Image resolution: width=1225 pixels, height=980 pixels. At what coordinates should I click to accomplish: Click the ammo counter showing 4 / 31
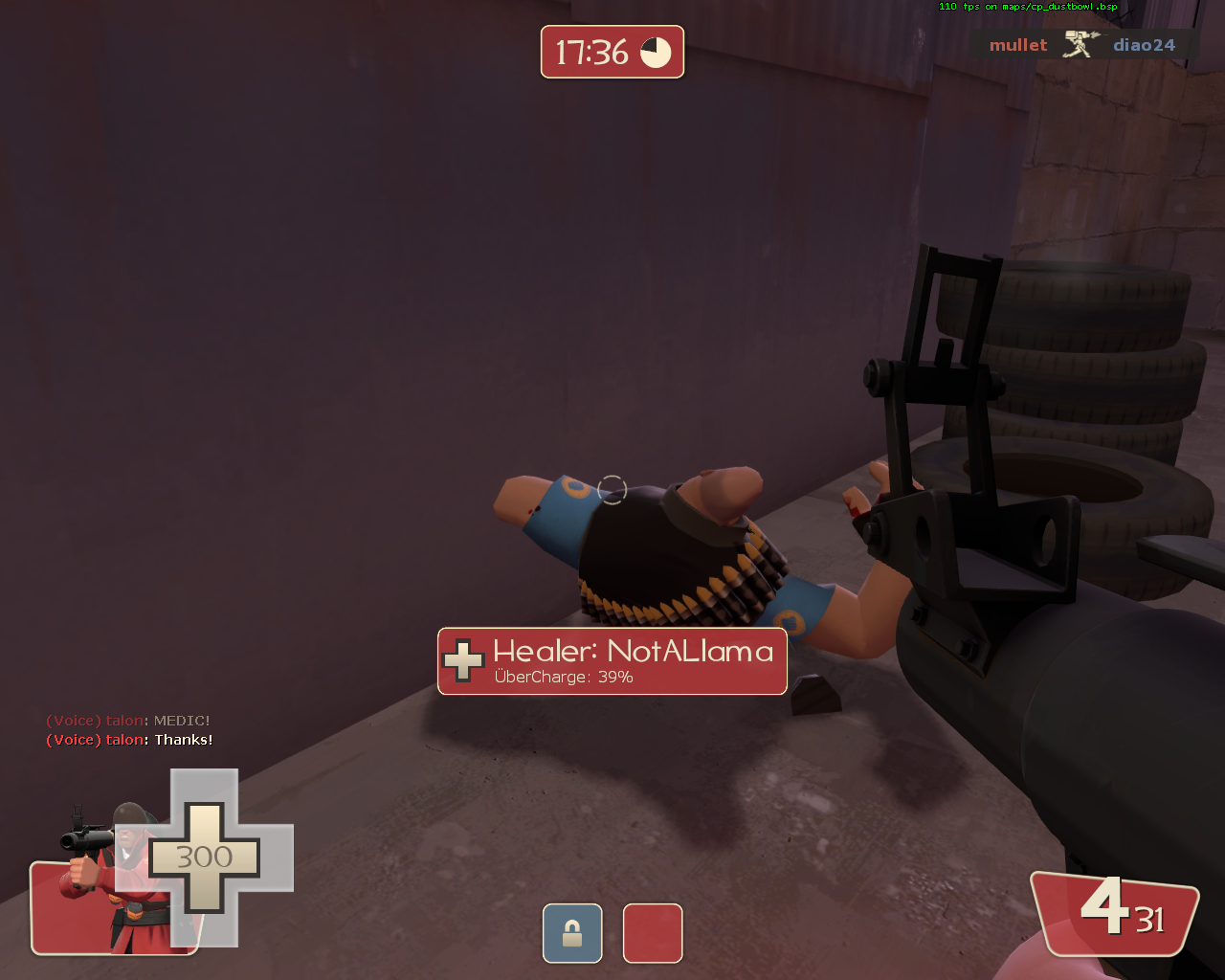pos(1115,914)
